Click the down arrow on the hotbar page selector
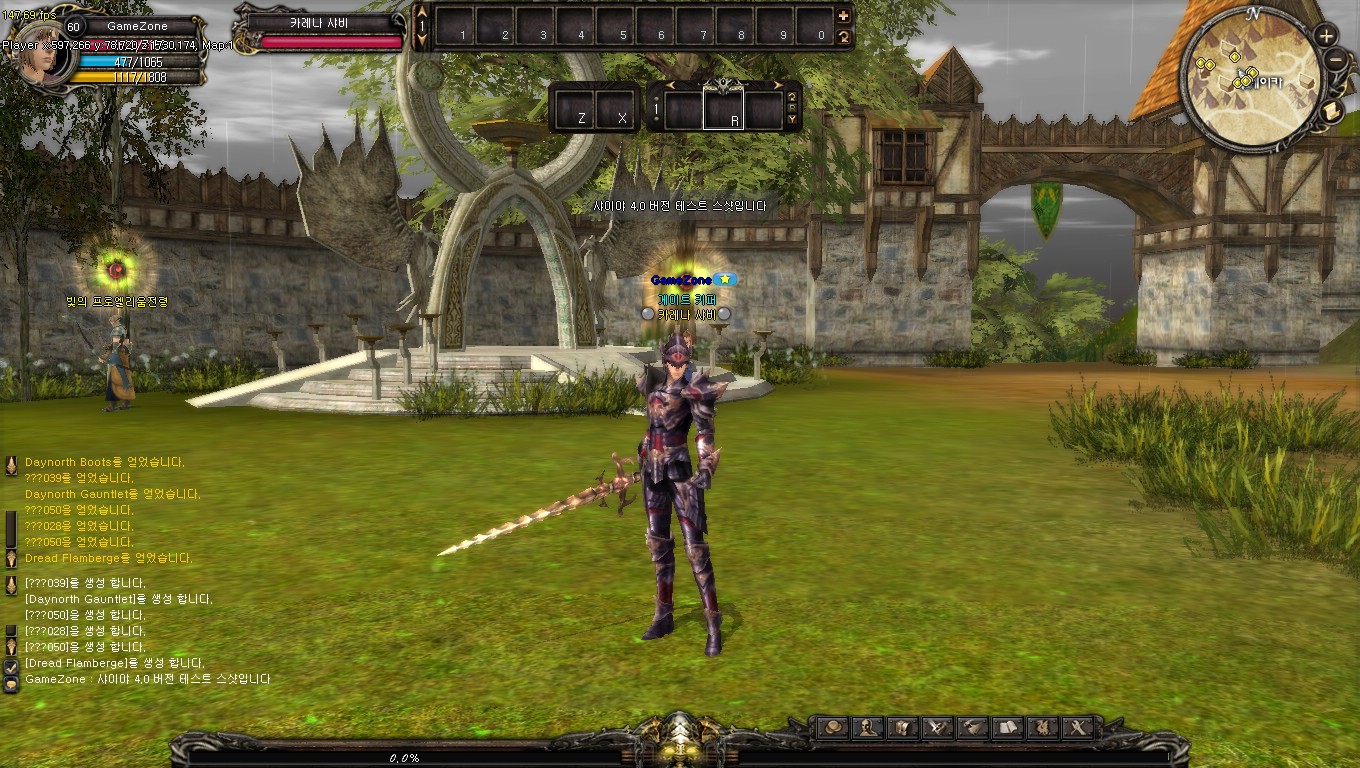This screenshot has width=1360, height=768. 423,37
